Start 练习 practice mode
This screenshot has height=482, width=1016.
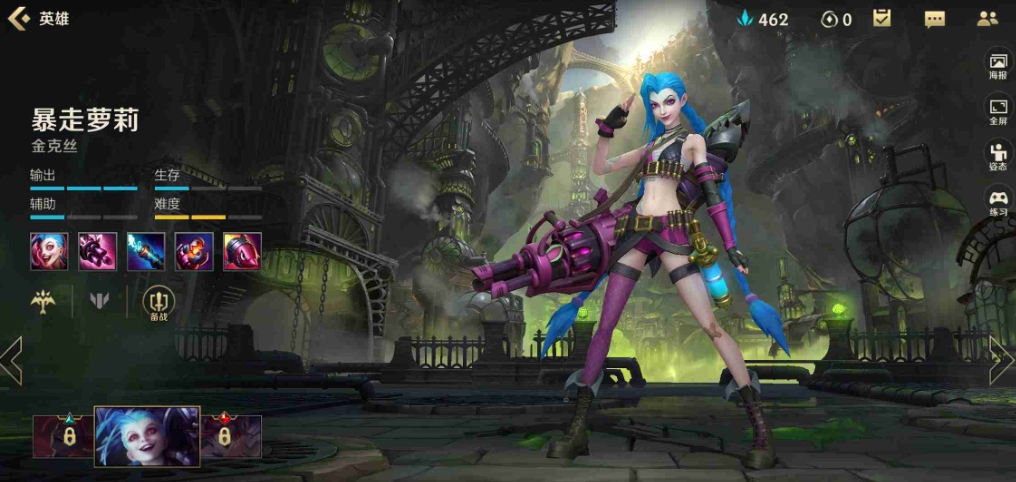click(998, 202)
